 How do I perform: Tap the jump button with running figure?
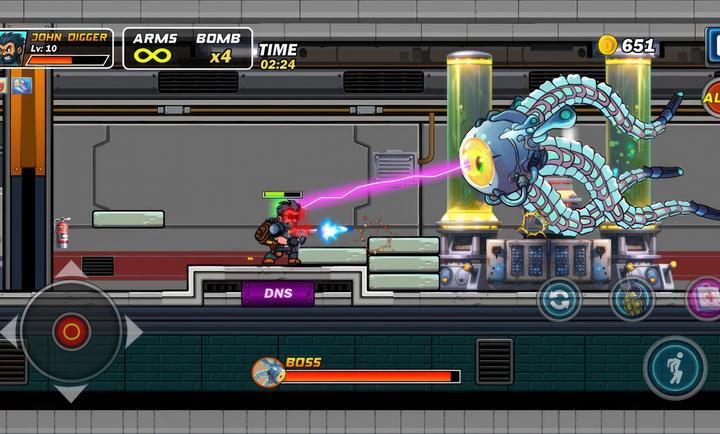coord(675,367)
